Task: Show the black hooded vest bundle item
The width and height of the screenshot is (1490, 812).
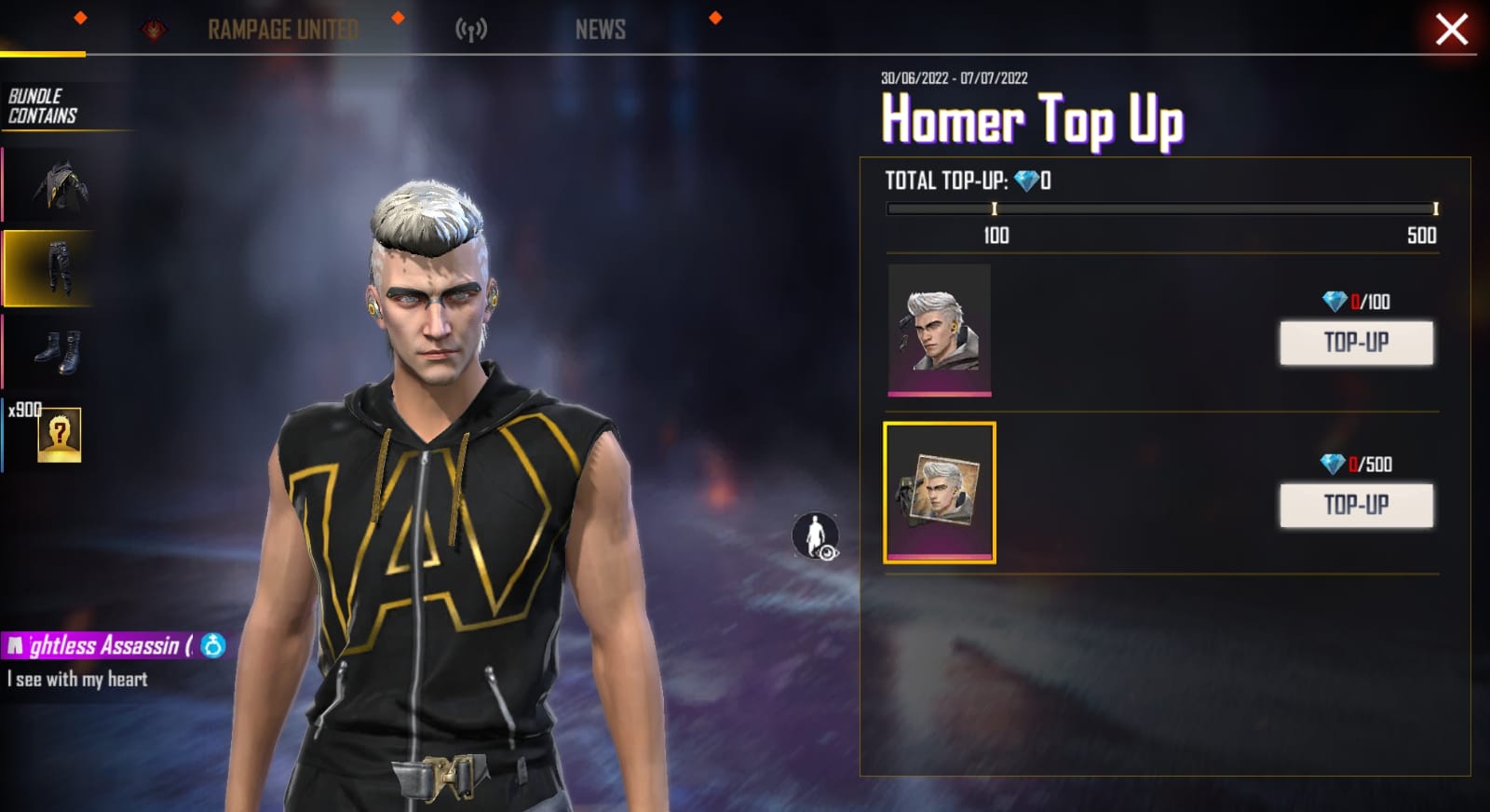Action: [x=60, y=185]
